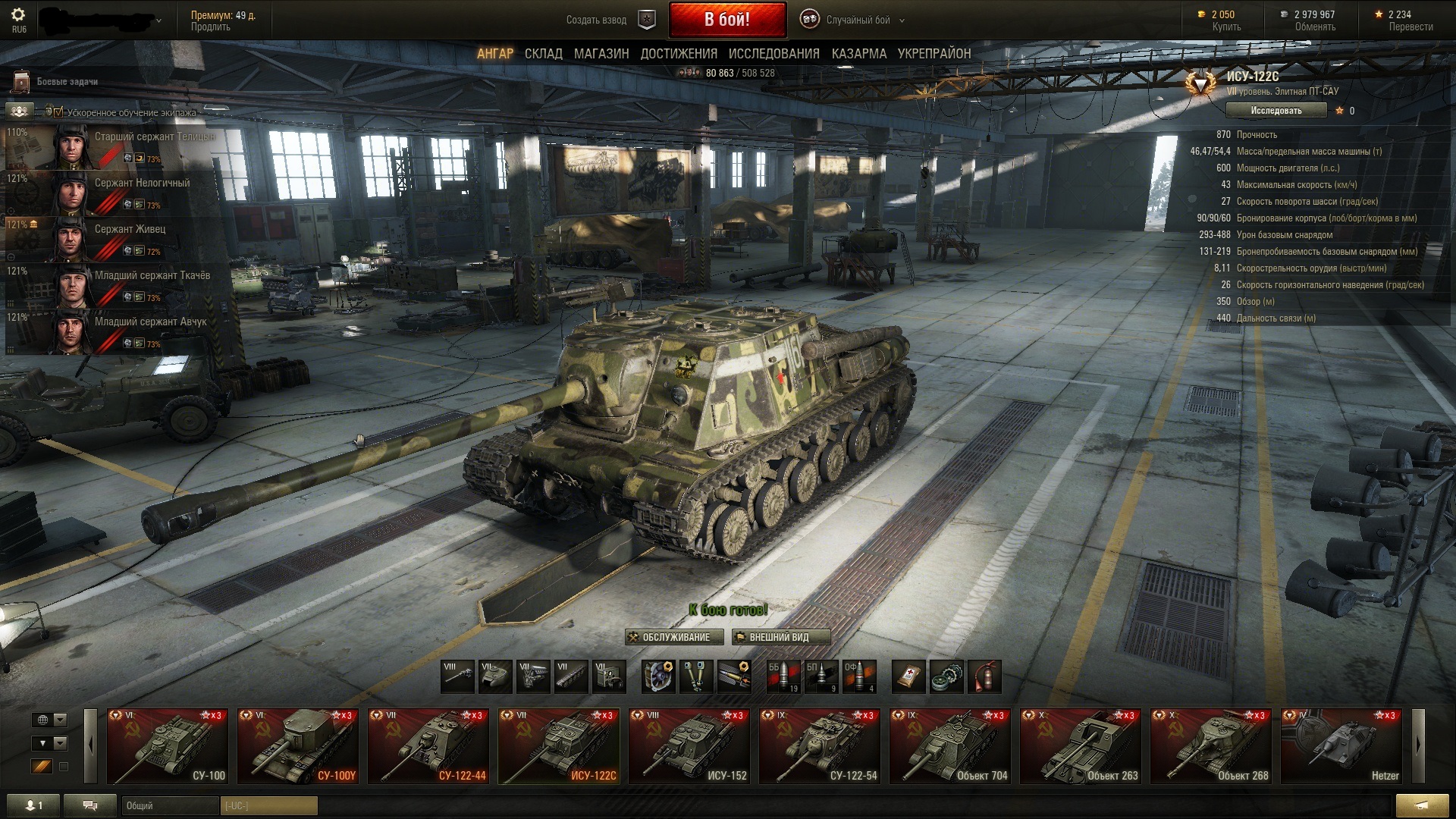The width and height of the screenshot is (1456, 819).
Task: Switch to the МАГАЗИН tab
Action: tap(601, 54)
